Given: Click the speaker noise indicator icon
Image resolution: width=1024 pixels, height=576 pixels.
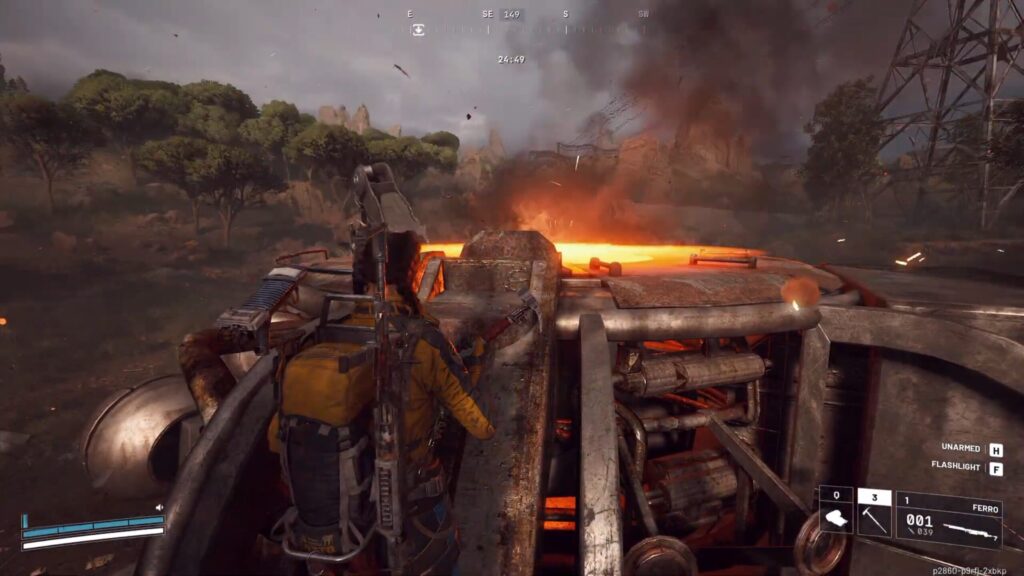Looking at the screenshot, I should pyautogui.click(x=159, y=508).
